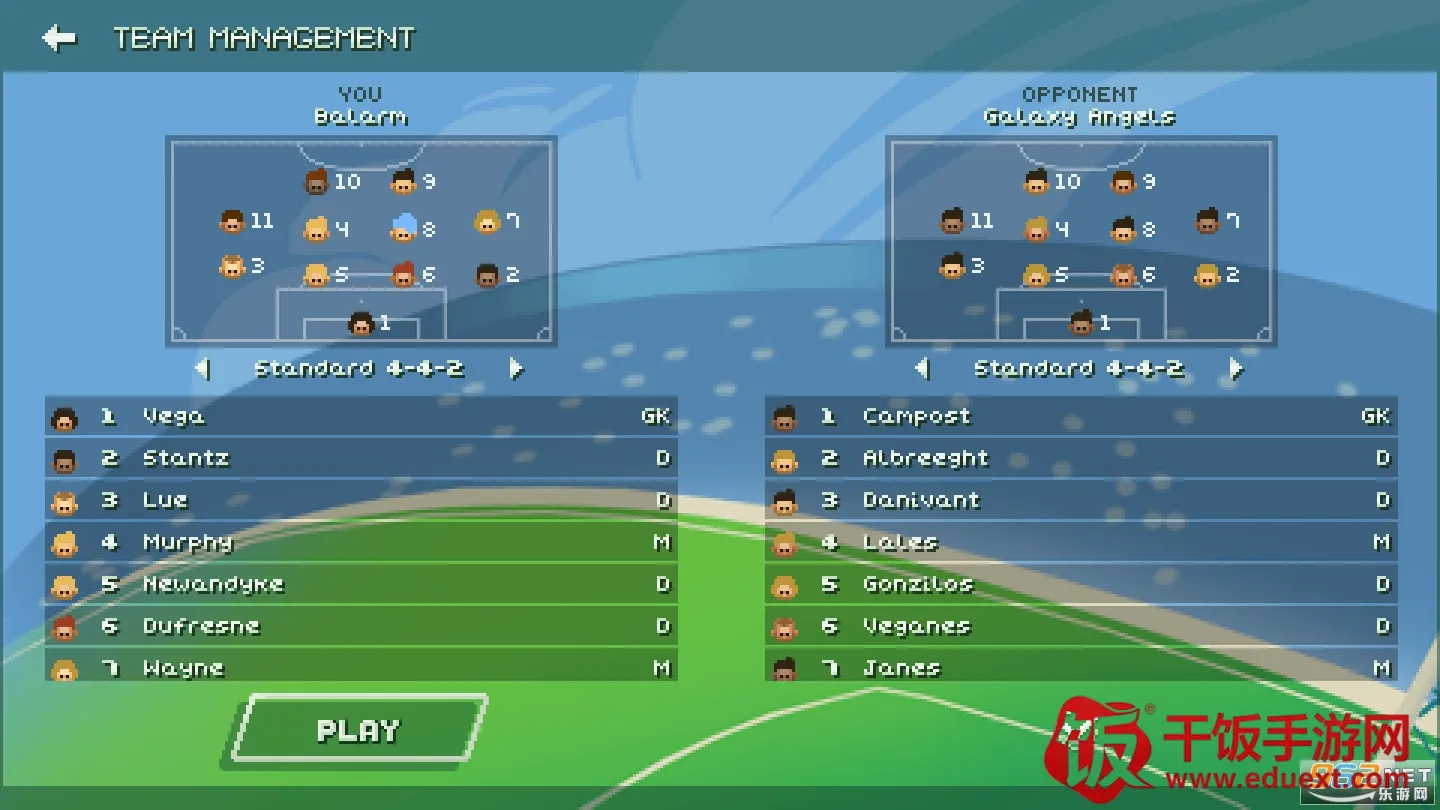Select goalkeeper Vega in your roster
Image resolution: width=1440 pixels, height=810 pixels.
[x=360, y=417]
